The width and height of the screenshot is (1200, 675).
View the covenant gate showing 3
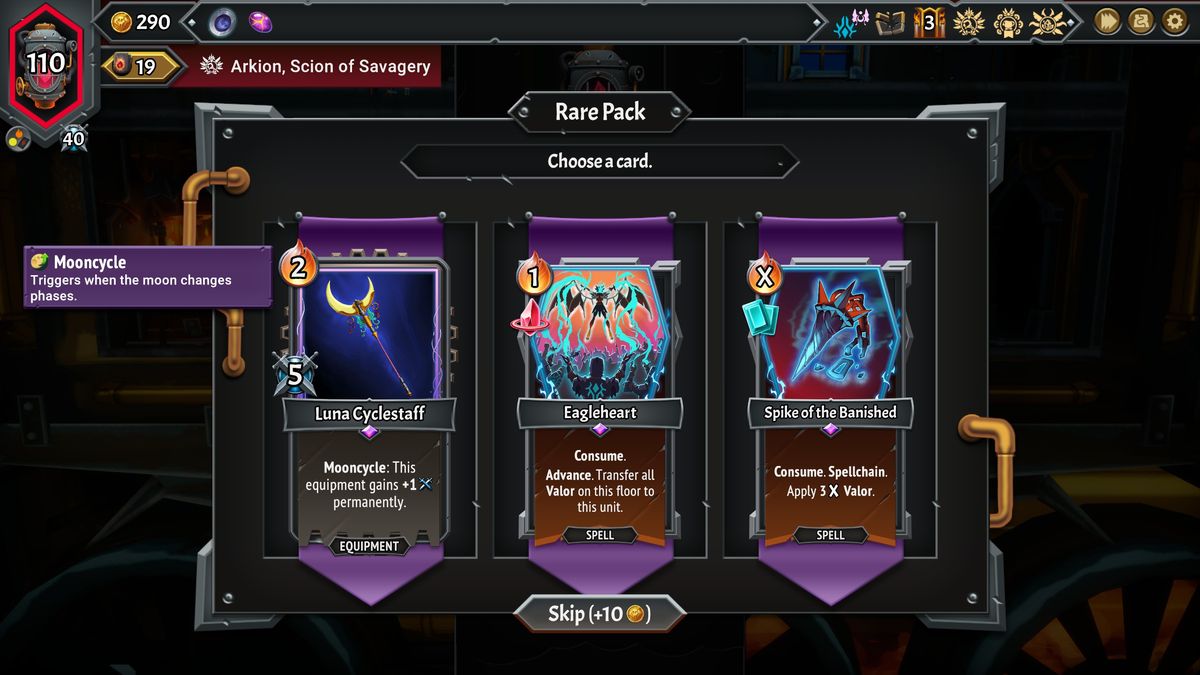(x=929, y=22)
